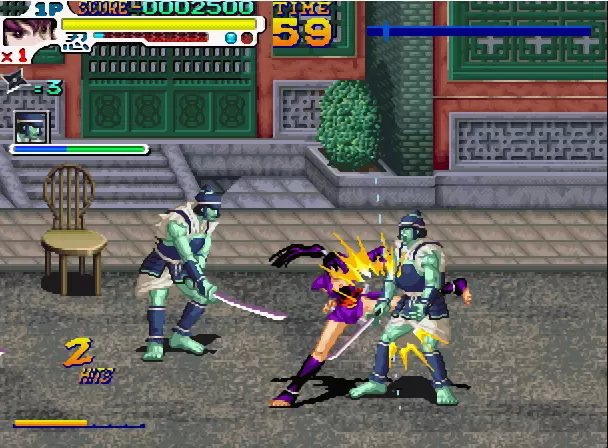608x448 pixels.
Task: Click the green enemy portrait
Action: pos(31,127)
